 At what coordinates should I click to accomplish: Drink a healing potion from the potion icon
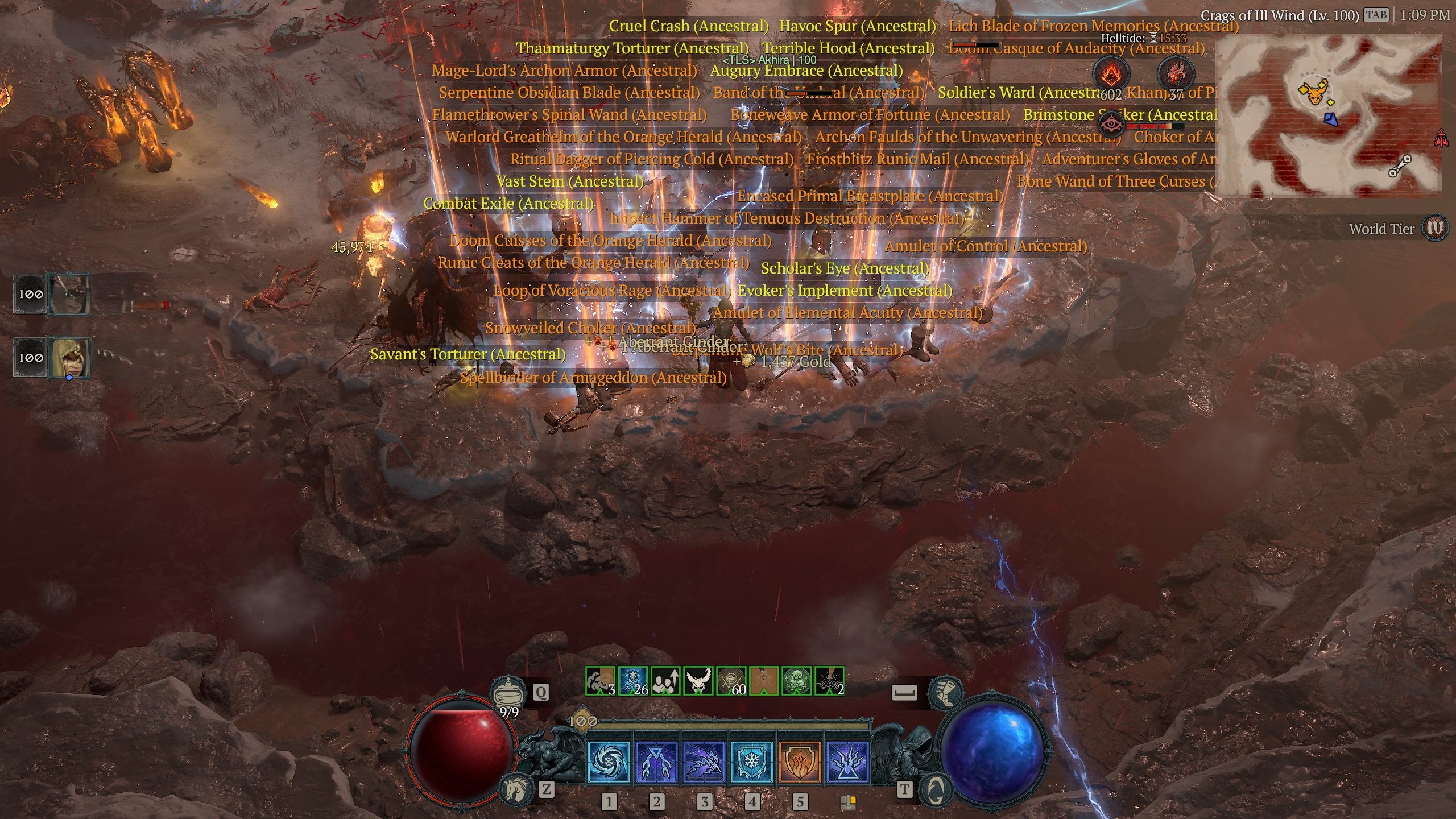508,693
